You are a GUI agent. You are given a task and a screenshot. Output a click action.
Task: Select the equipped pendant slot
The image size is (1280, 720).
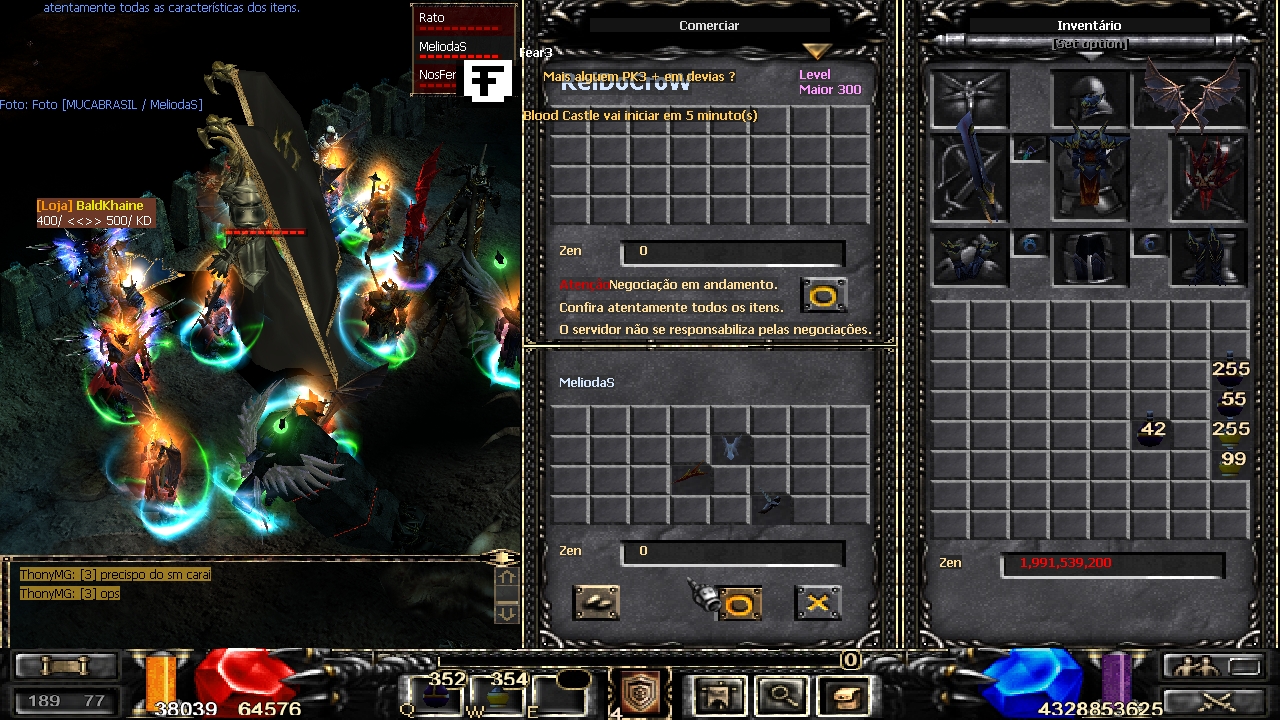point(1030,149)
